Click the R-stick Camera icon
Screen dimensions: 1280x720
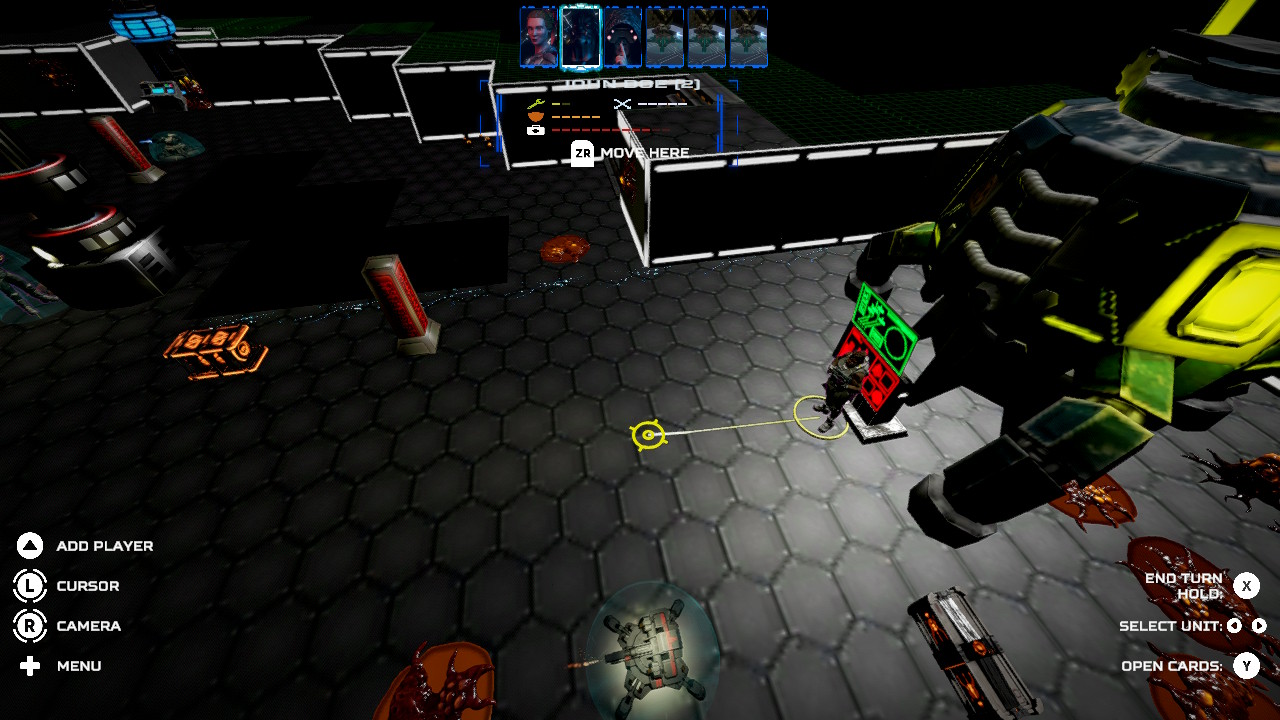(30, 626)
